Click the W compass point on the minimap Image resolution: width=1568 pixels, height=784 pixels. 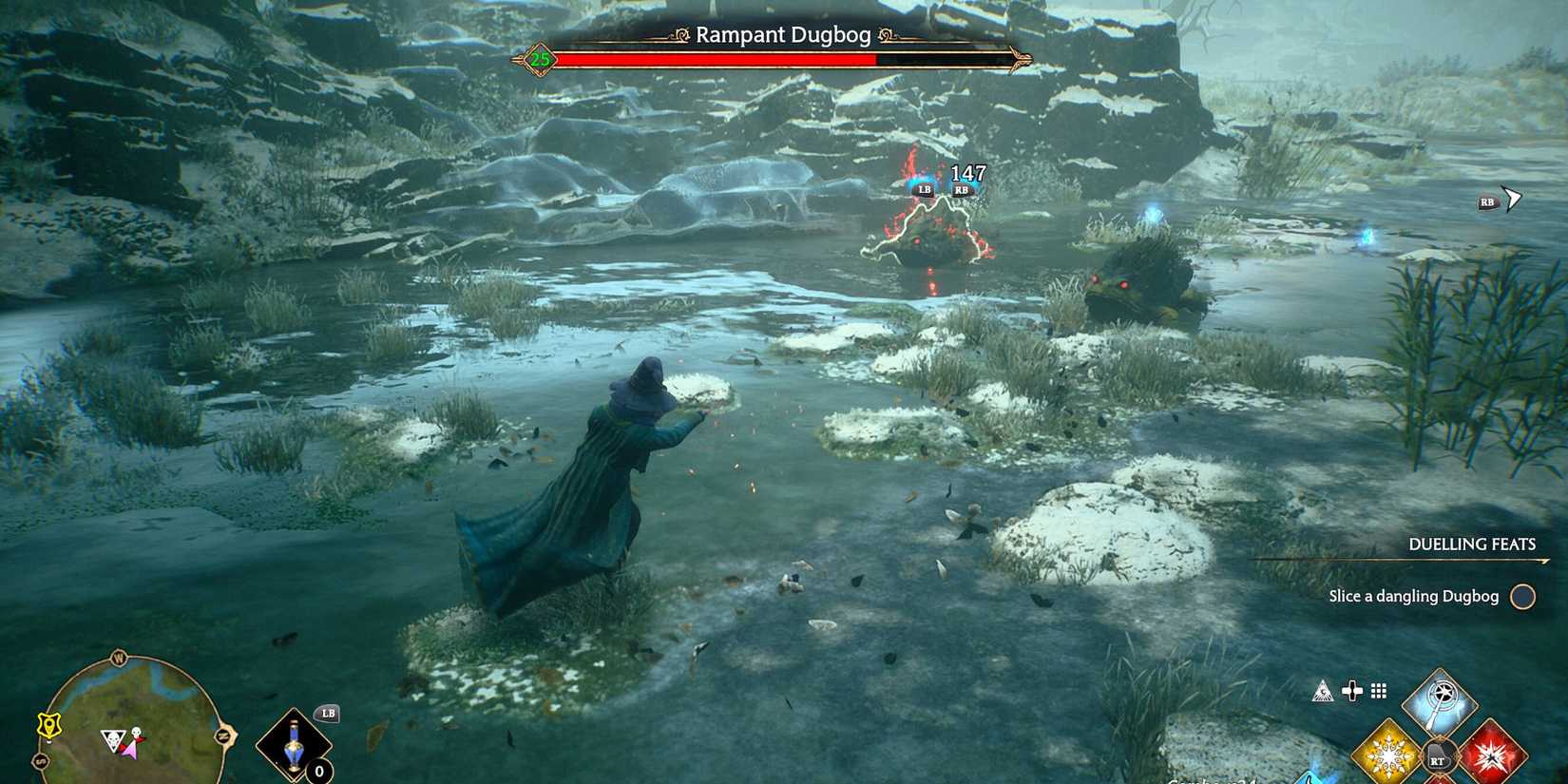coord(118,657)
